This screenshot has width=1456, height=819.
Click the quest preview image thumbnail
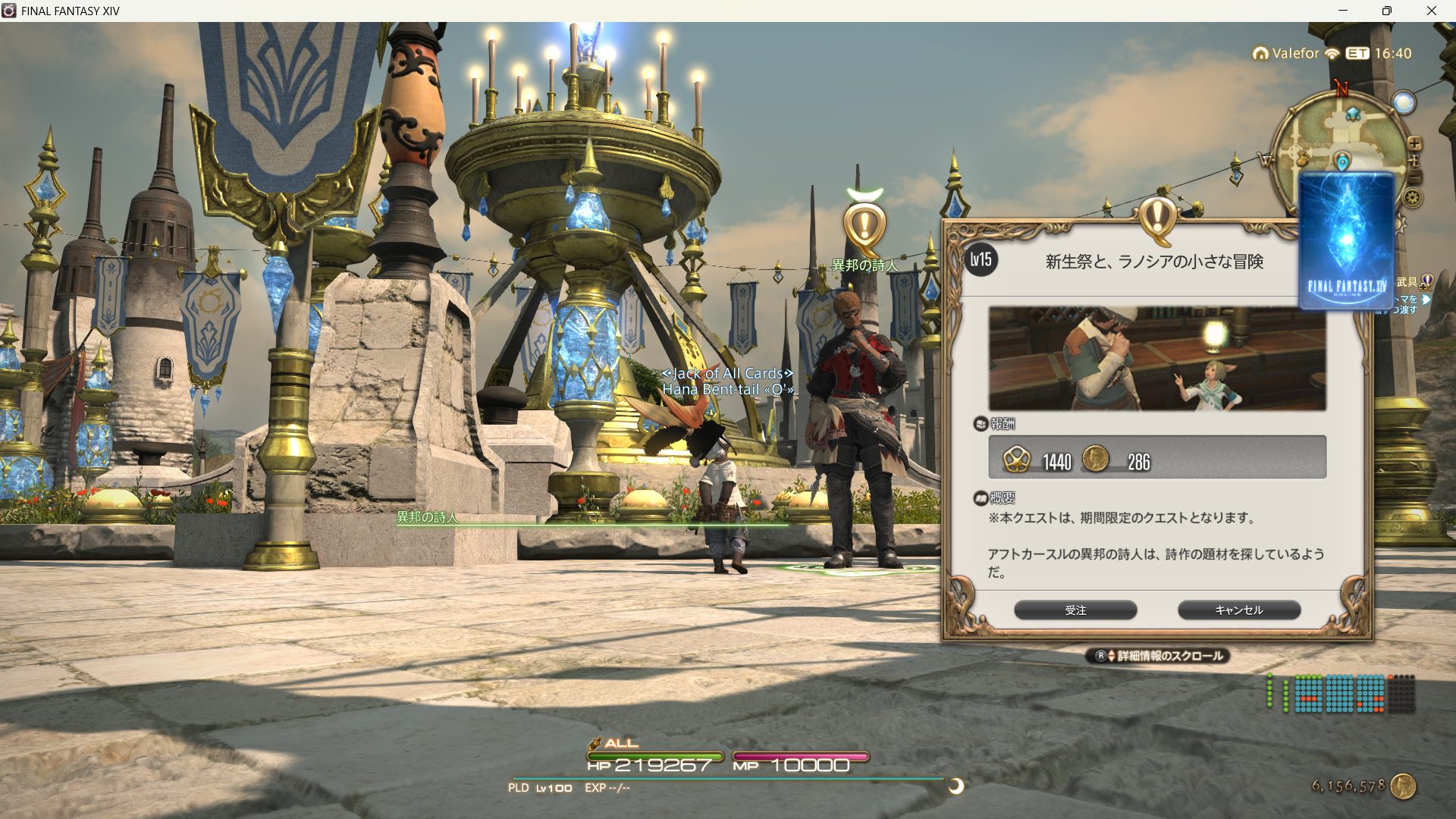(x=1156, y=358)
